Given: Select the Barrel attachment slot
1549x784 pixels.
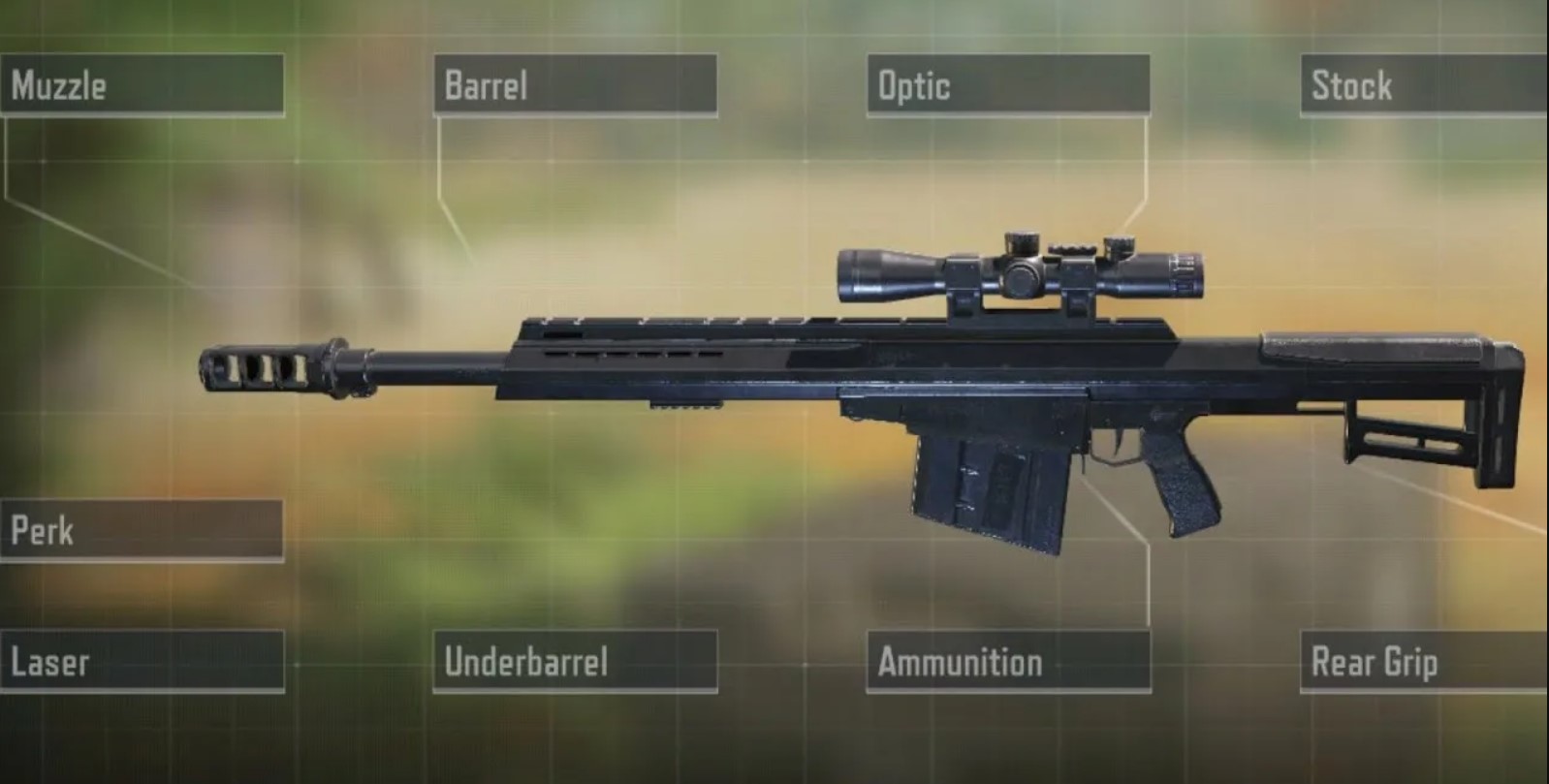Looking at the screenshot, I should tap(575, 85).
